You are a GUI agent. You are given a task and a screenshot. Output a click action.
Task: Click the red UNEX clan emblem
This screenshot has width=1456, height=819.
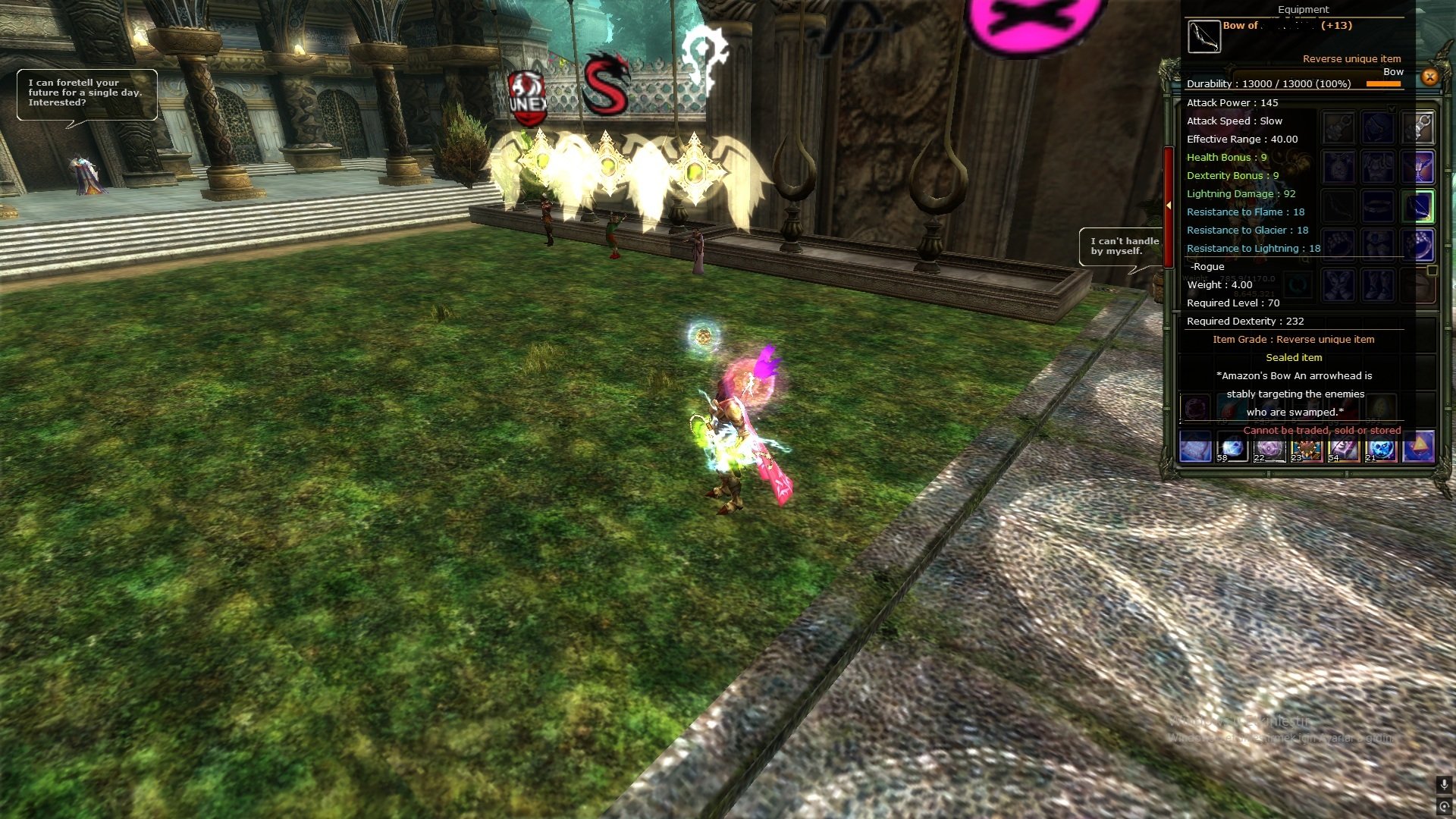coord(527,91)
